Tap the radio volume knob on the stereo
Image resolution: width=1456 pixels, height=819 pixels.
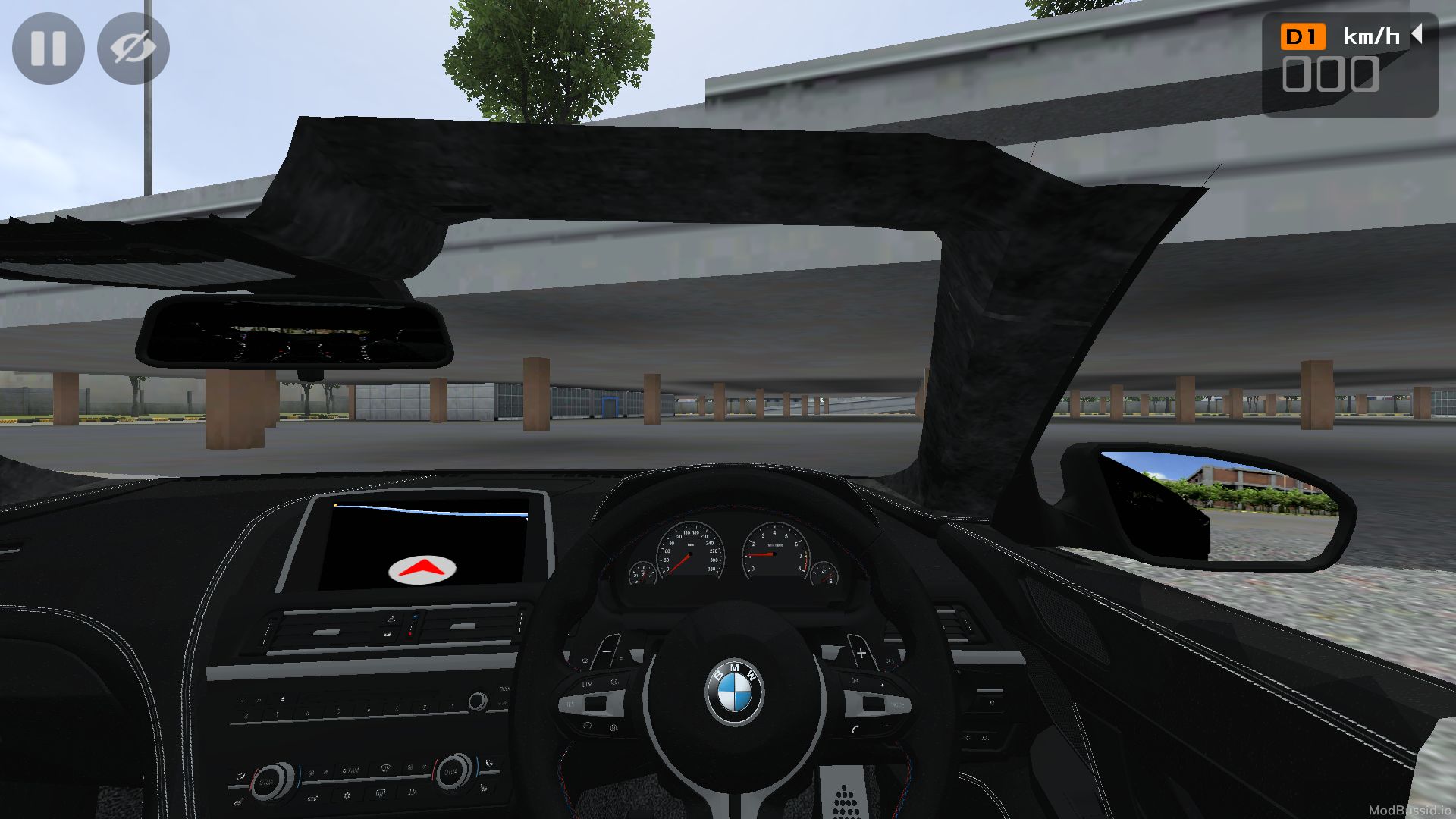click(x=478, y=701)
